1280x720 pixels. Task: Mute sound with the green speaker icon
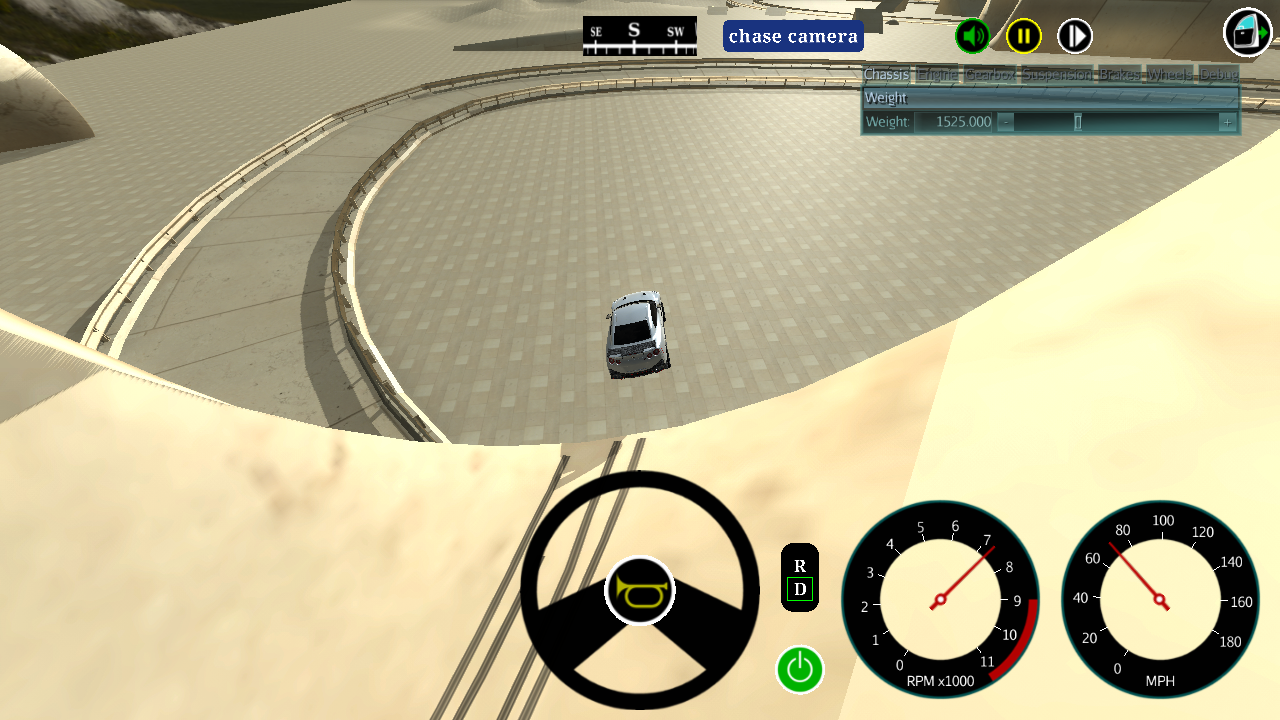pyautogui.click(x=972, y=37)
